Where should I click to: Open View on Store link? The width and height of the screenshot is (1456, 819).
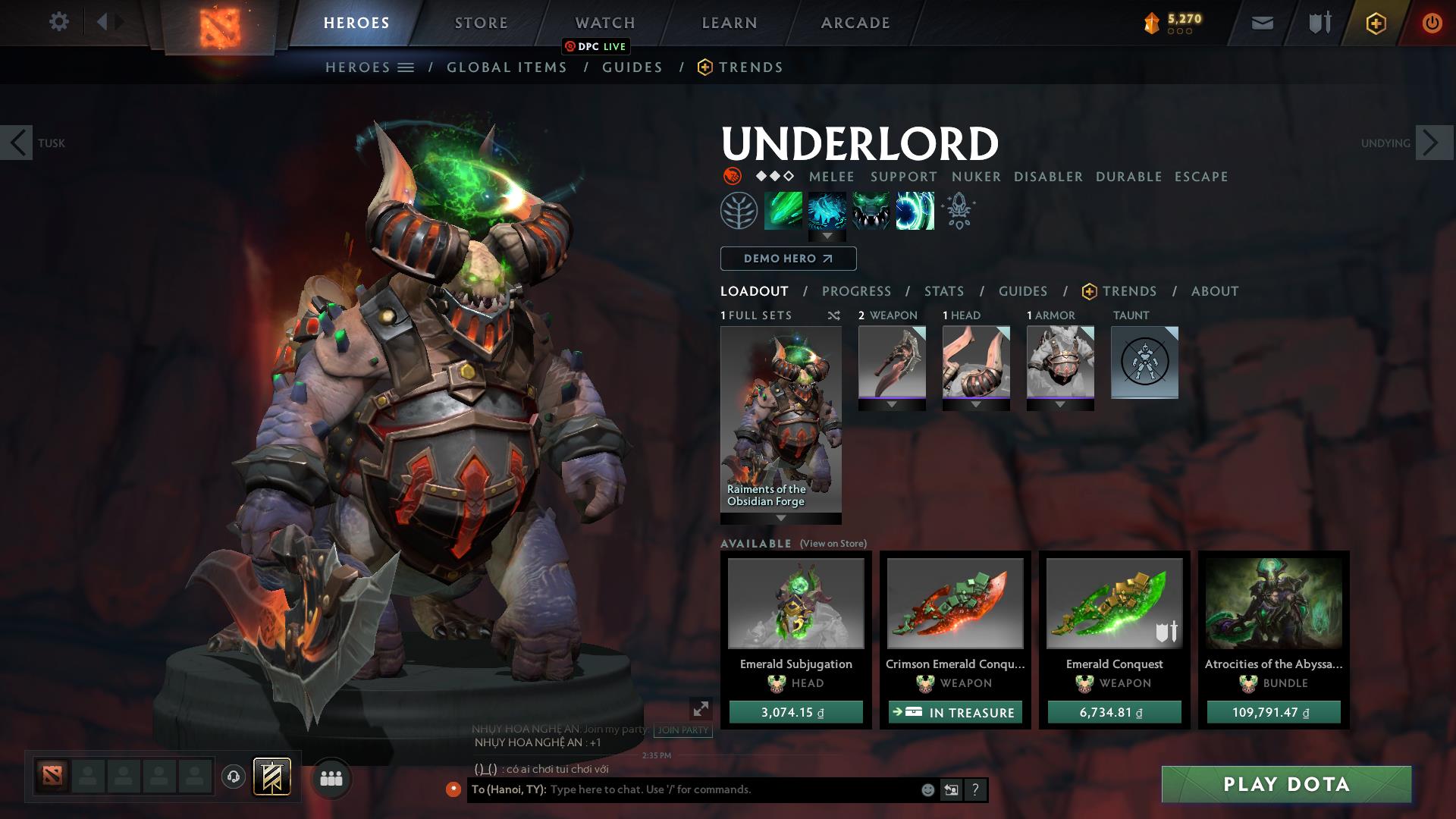833,544
